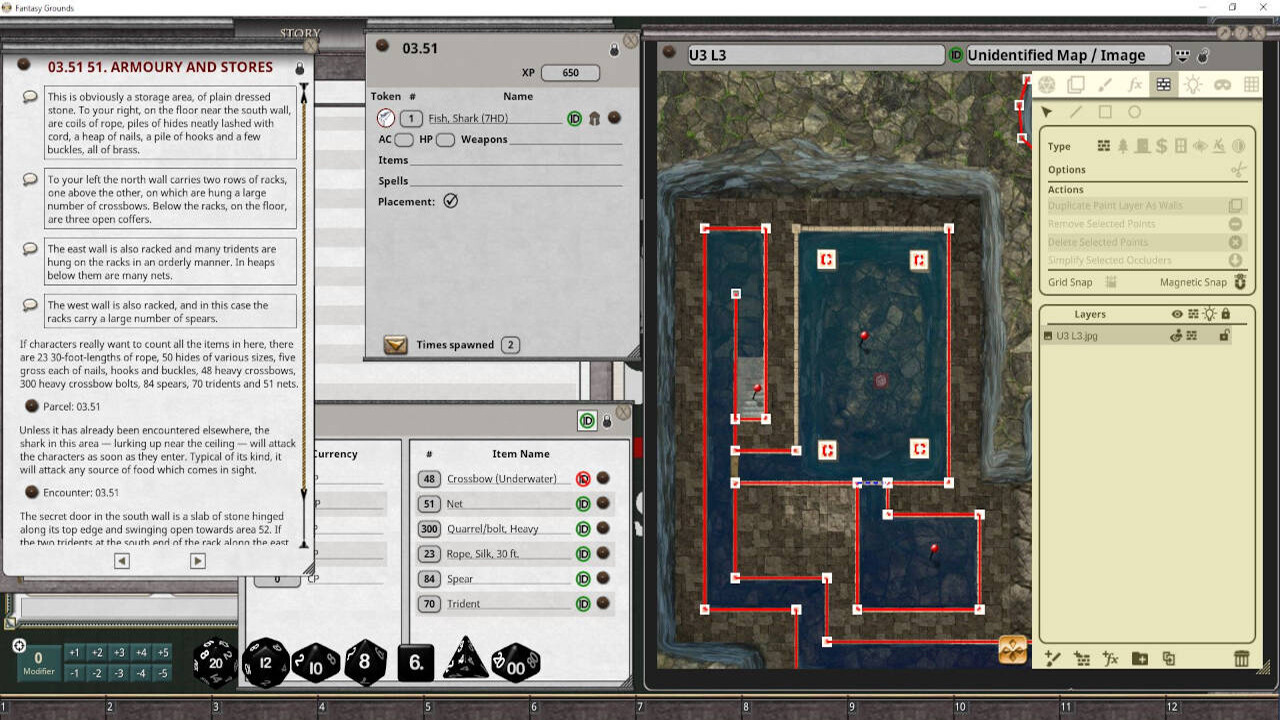
Task: Enable Grid Snap in the walls panel
Action: point(1112,282)
